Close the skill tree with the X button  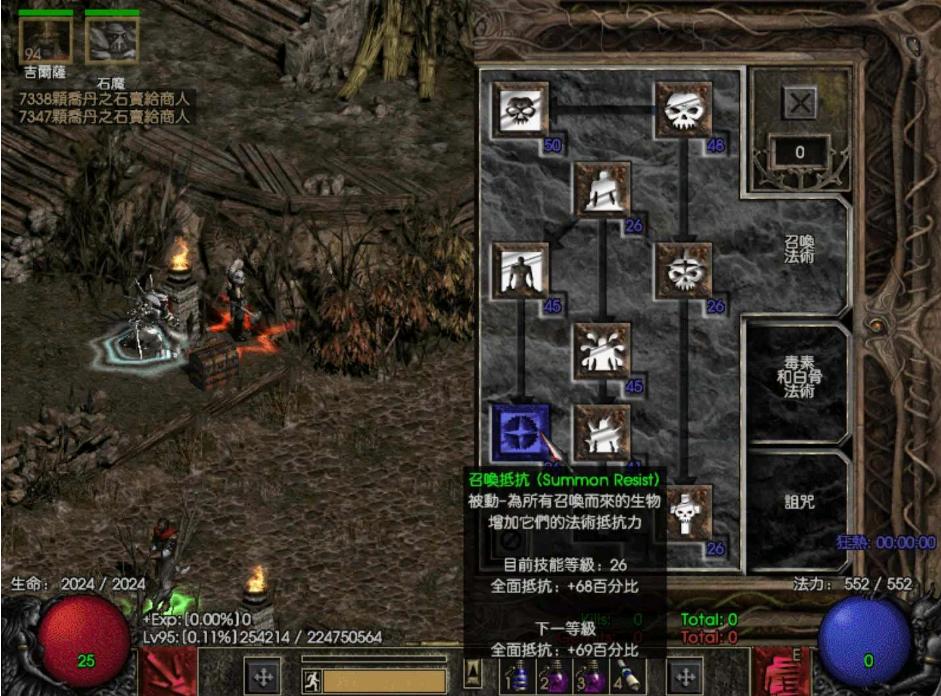pos(799,101)
